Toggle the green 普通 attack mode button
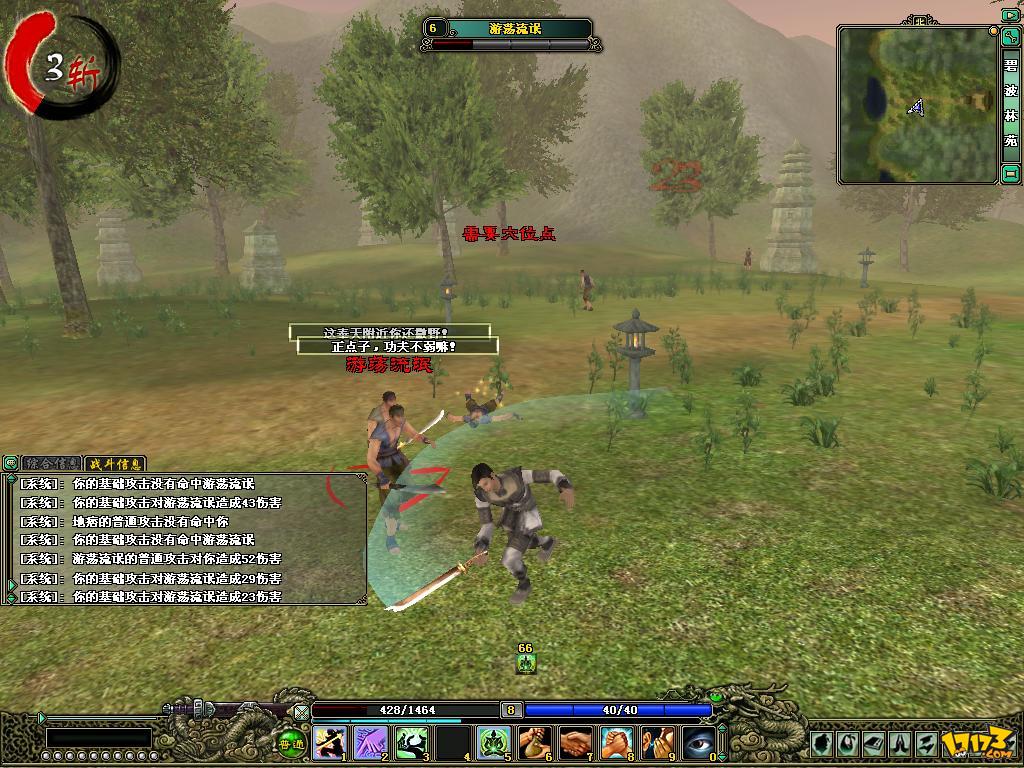This screenshot has width=1024, height=768. coord(290,742)
